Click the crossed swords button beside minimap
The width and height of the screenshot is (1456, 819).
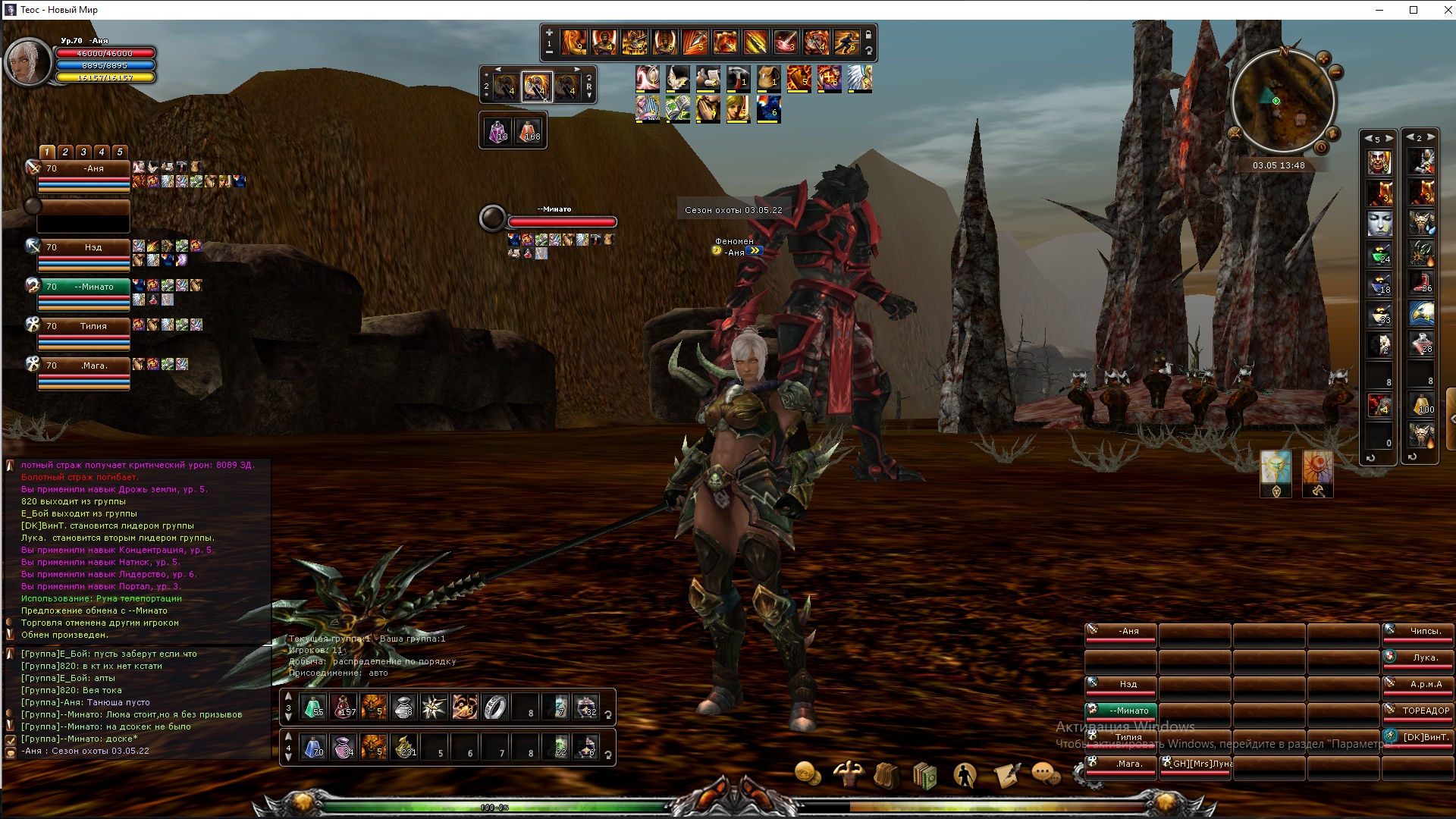point(1235,133)
